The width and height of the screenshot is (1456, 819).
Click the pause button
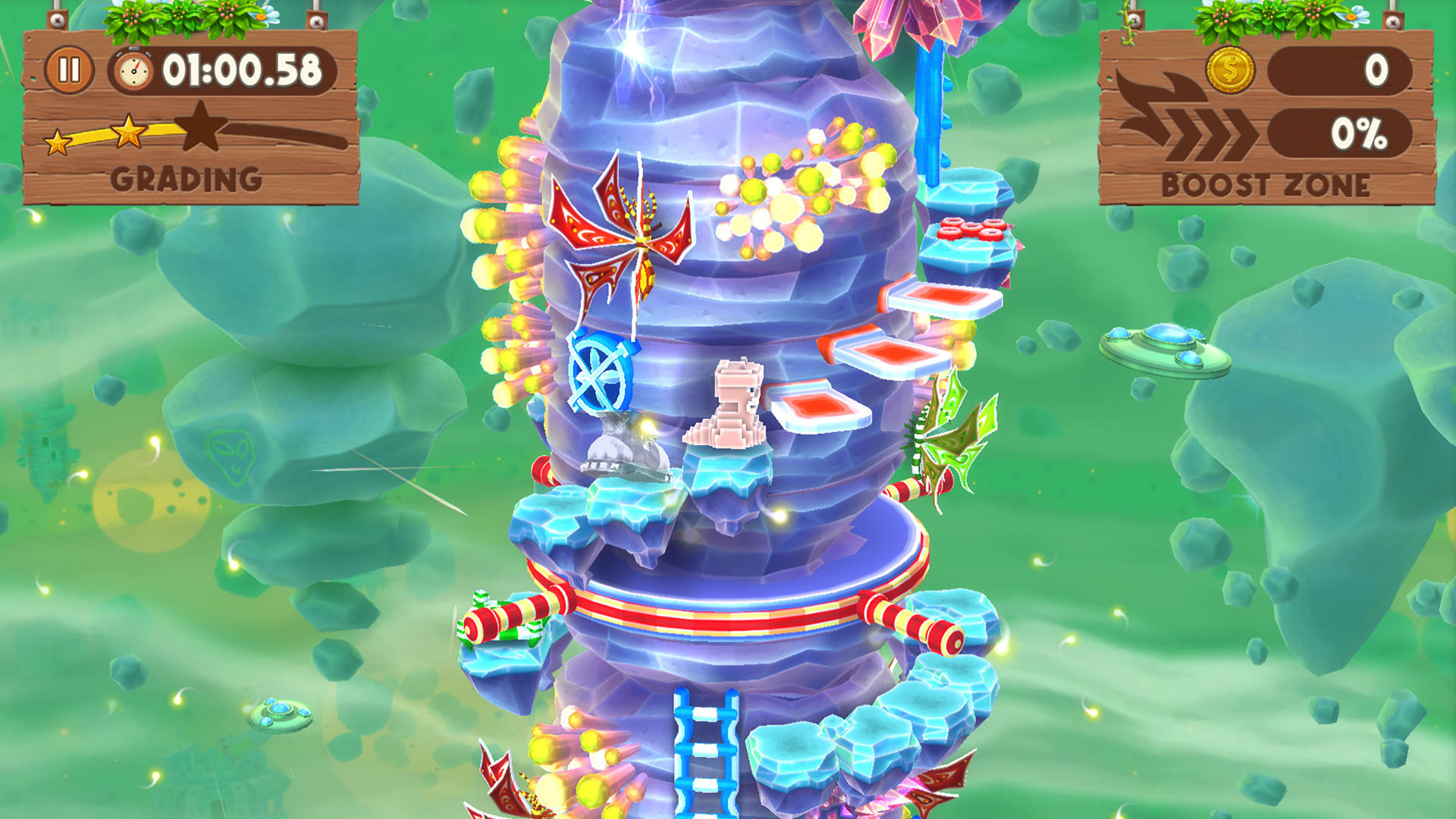(x=69, y=69)
